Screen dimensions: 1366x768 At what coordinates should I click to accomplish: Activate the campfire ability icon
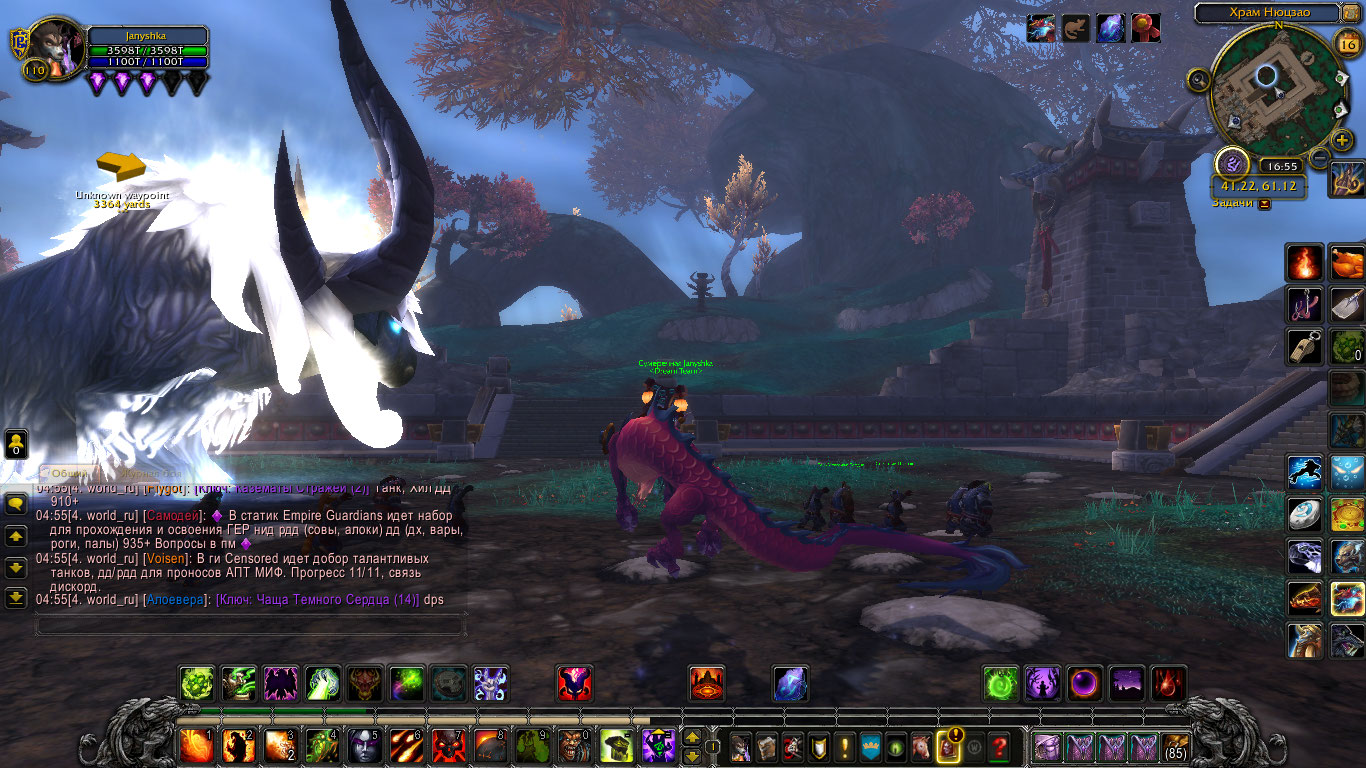click(1304, 263)
